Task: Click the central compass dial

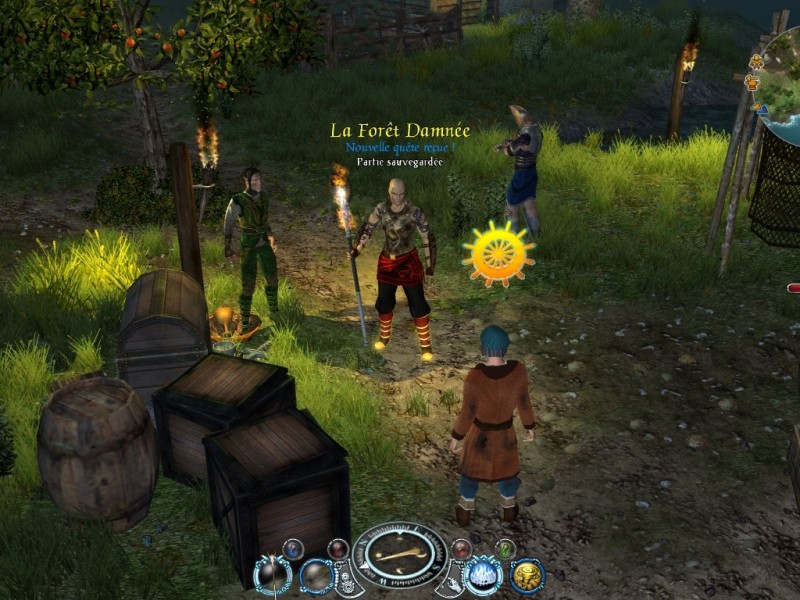Action: point(399,553)
